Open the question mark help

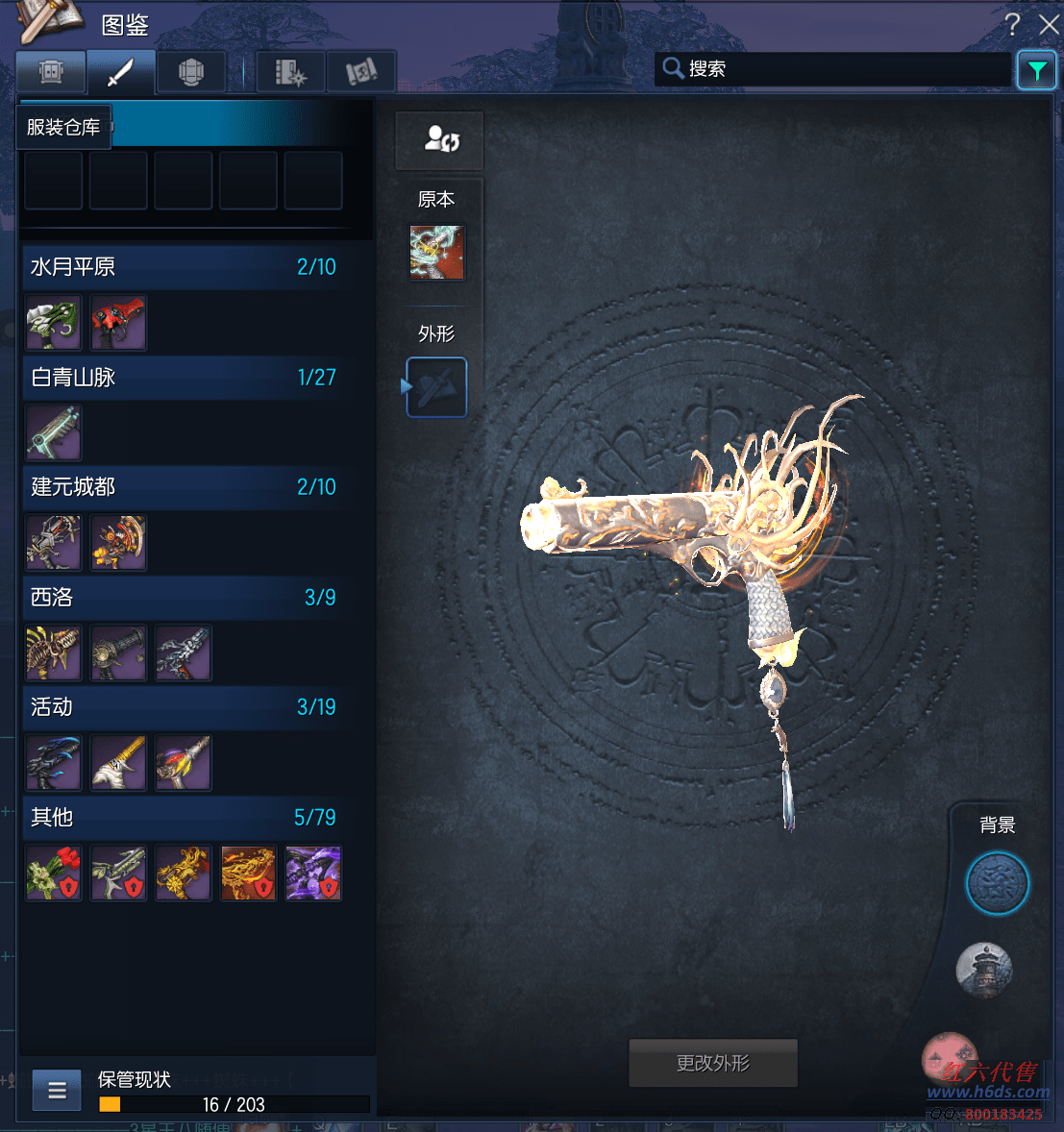tap(1012, 24)
